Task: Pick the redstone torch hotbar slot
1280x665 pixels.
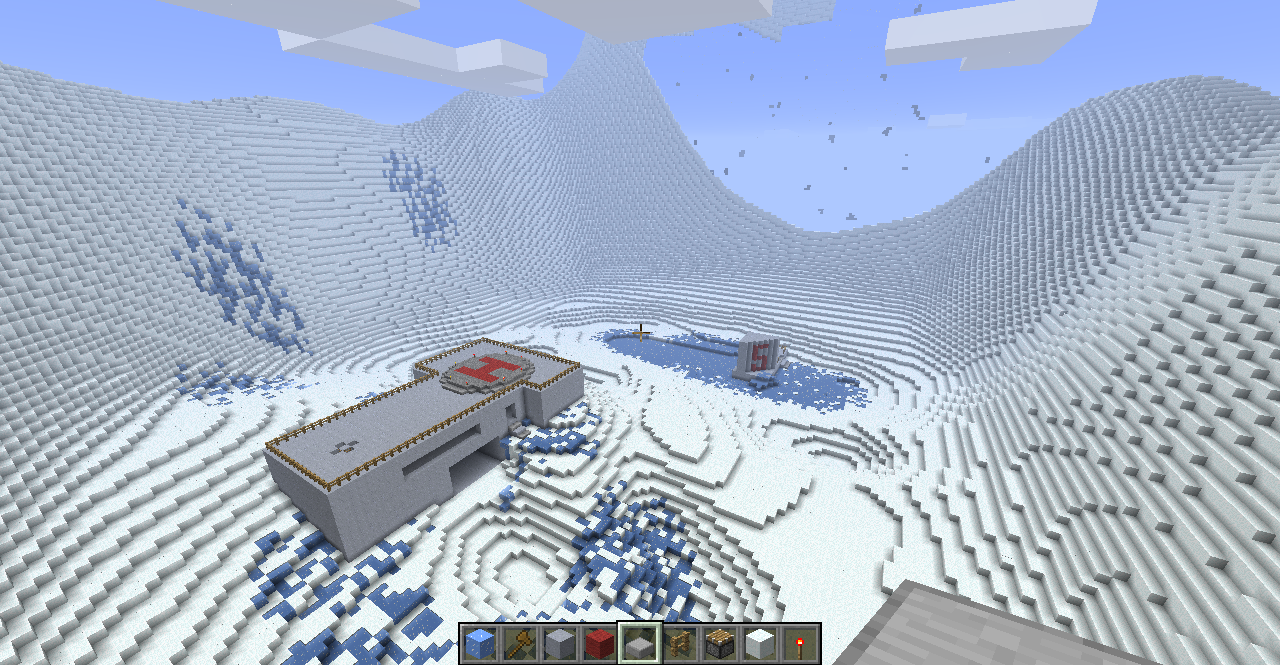Action: [800, 643]
